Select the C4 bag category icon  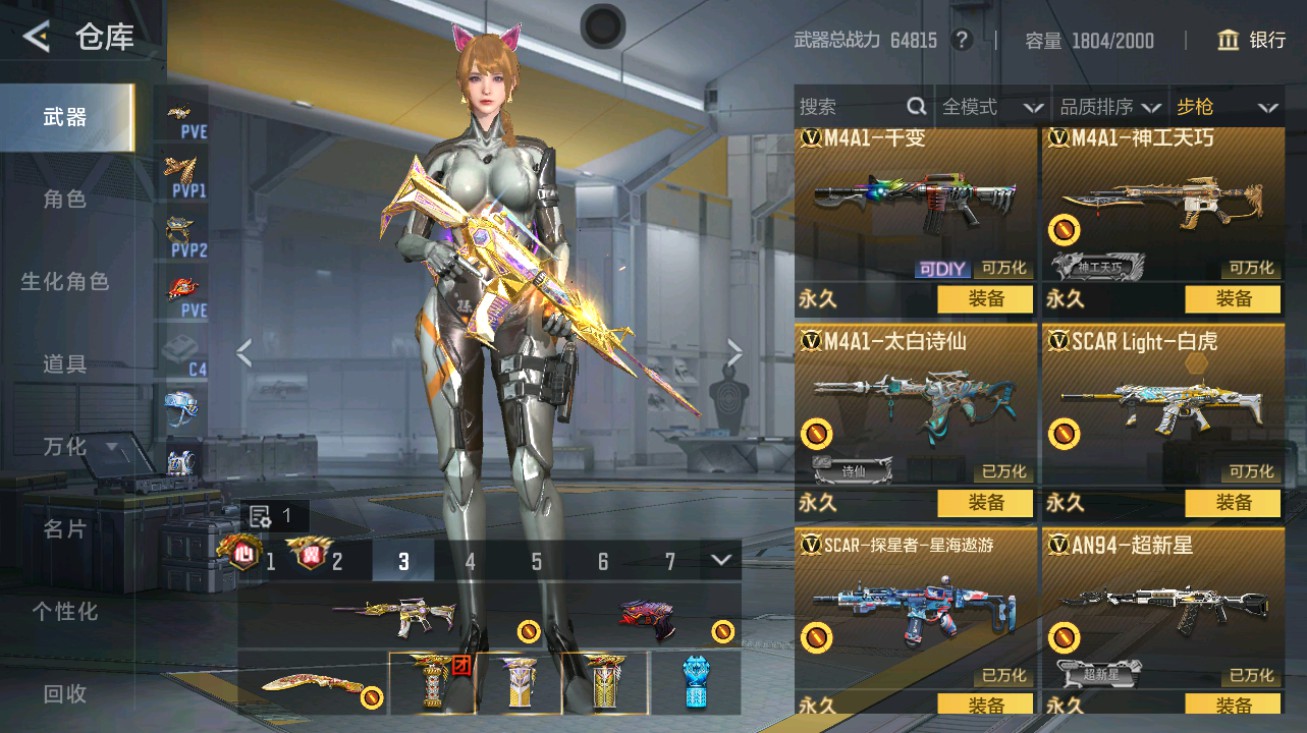pos(184,357)
